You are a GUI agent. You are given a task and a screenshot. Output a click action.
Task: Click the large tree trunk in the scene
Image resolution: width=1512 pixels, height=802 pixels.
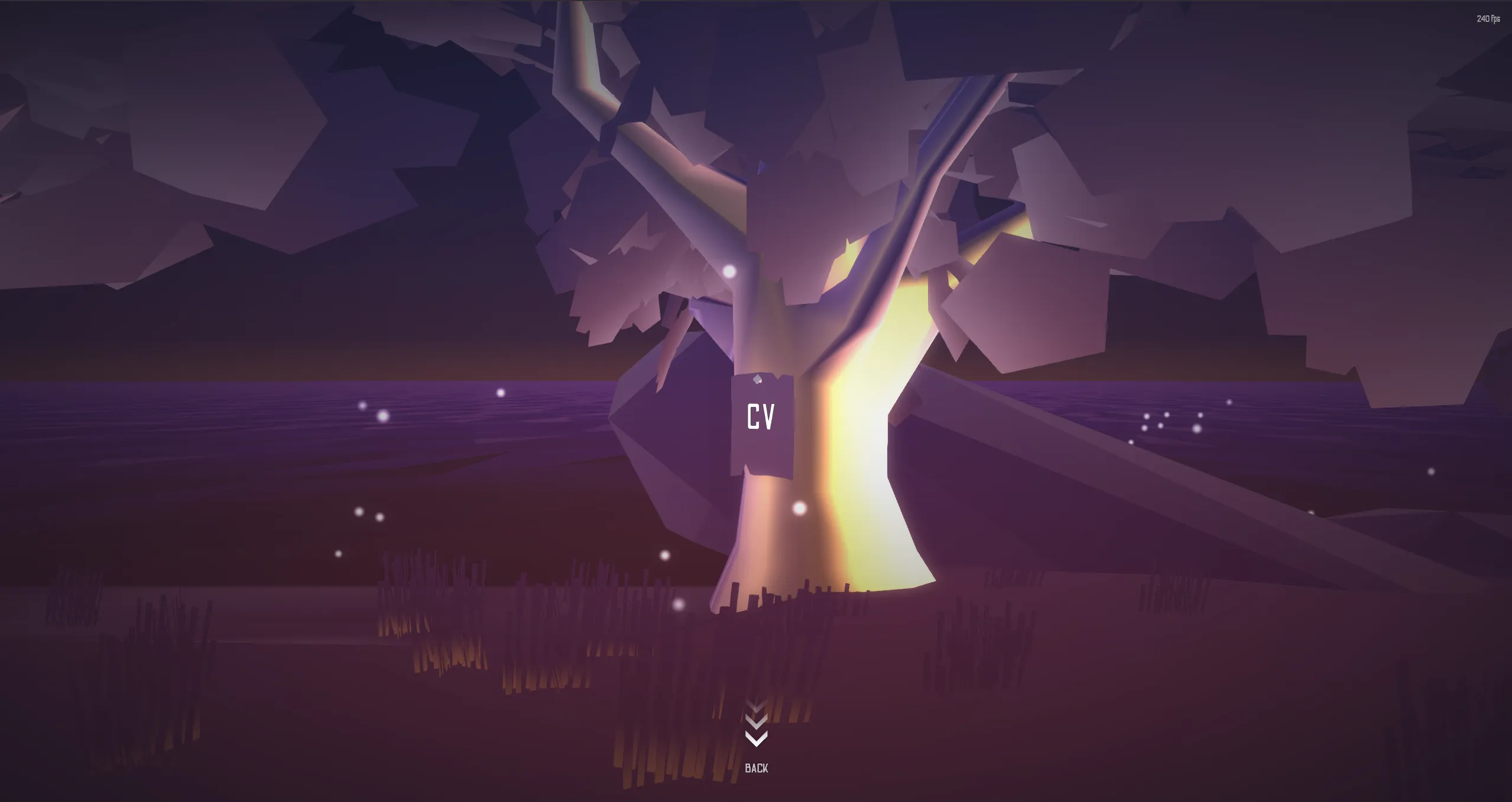point(768,562)
